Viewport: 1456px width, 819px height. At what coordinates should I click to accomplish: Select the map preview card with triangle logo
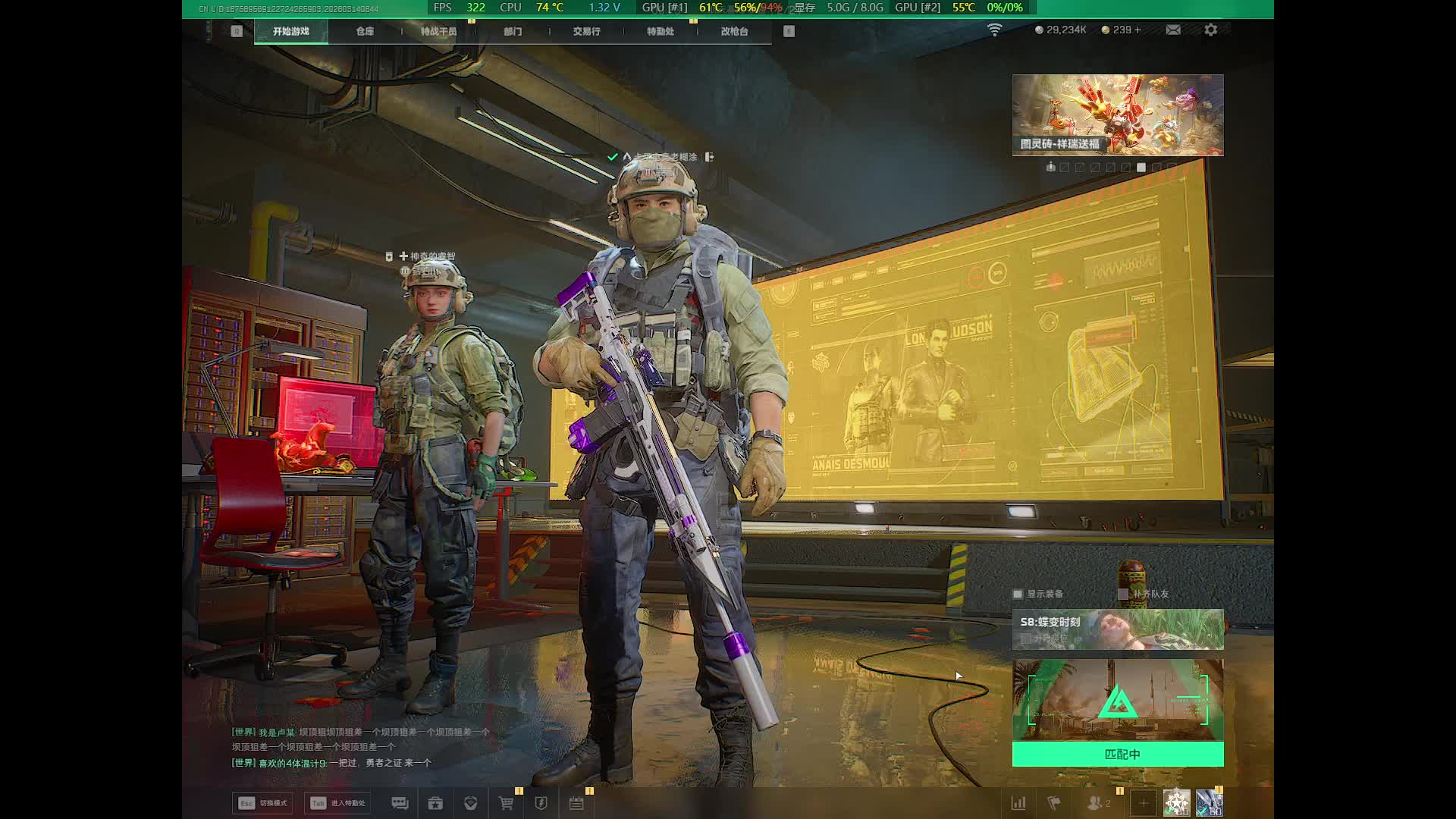pos(1118,699)
